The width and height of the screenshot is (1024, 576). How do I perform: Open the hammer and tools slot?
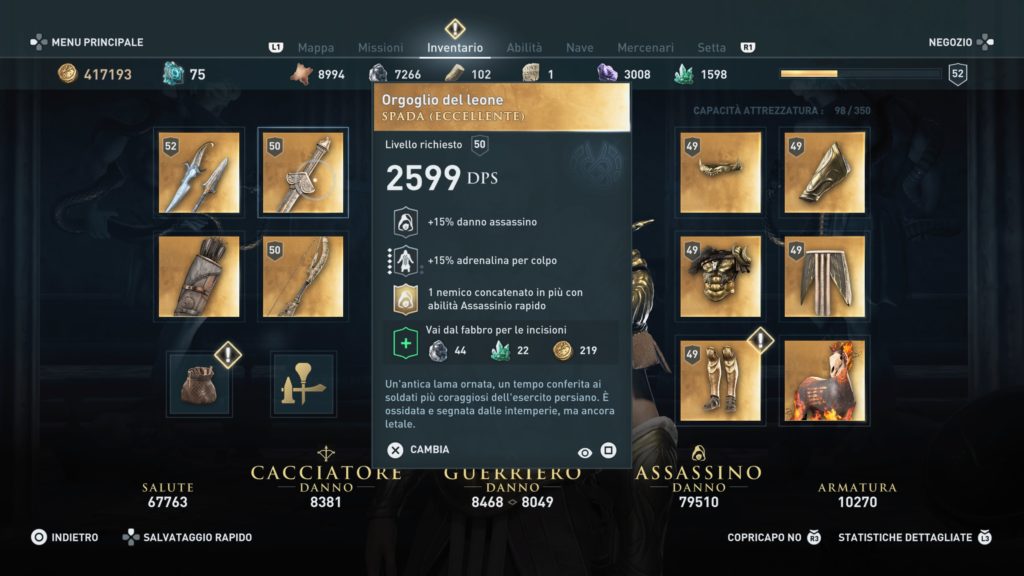303,383
